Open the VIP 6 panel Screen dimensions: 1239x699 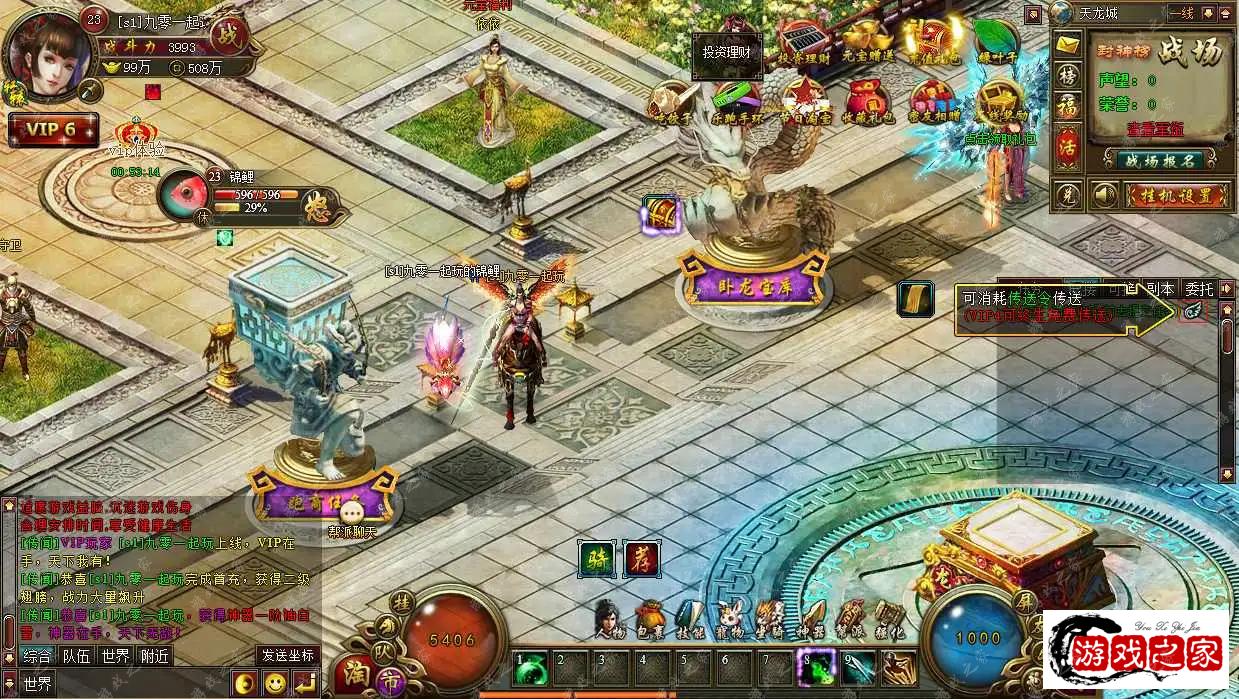tap(53, 130)
